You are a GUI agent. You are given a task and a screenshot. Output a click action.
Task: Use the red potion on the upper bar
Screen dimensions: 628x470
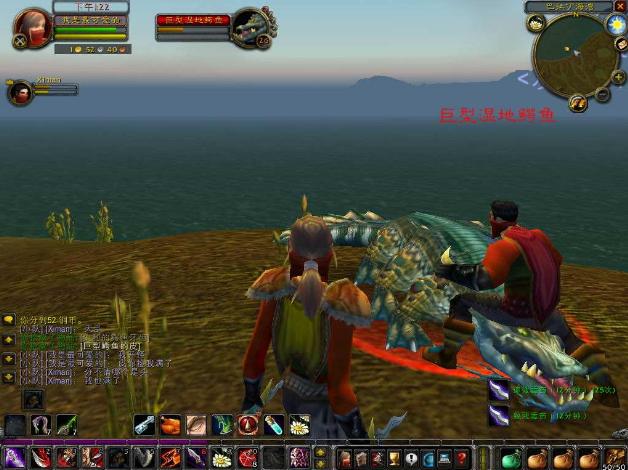click(x=247, y=425)
